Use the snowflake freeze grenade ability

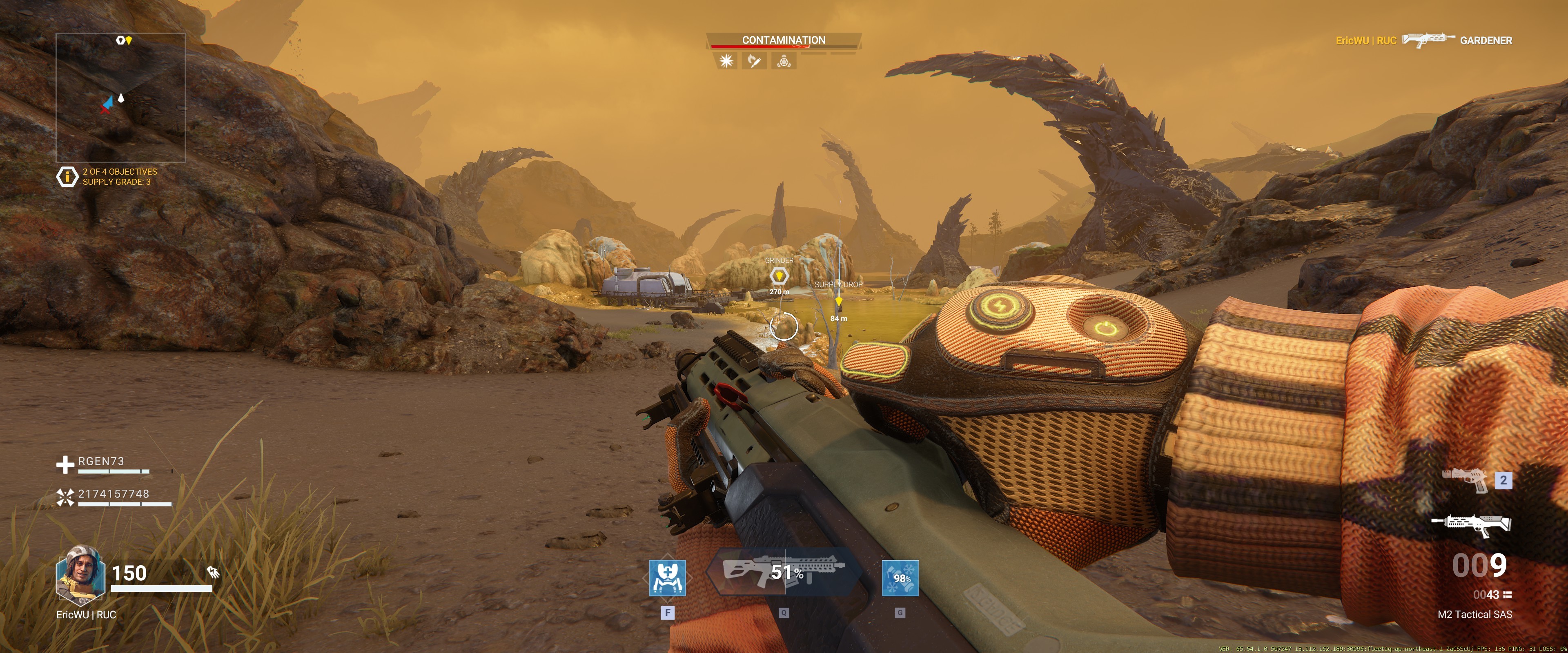click(900, 578)
